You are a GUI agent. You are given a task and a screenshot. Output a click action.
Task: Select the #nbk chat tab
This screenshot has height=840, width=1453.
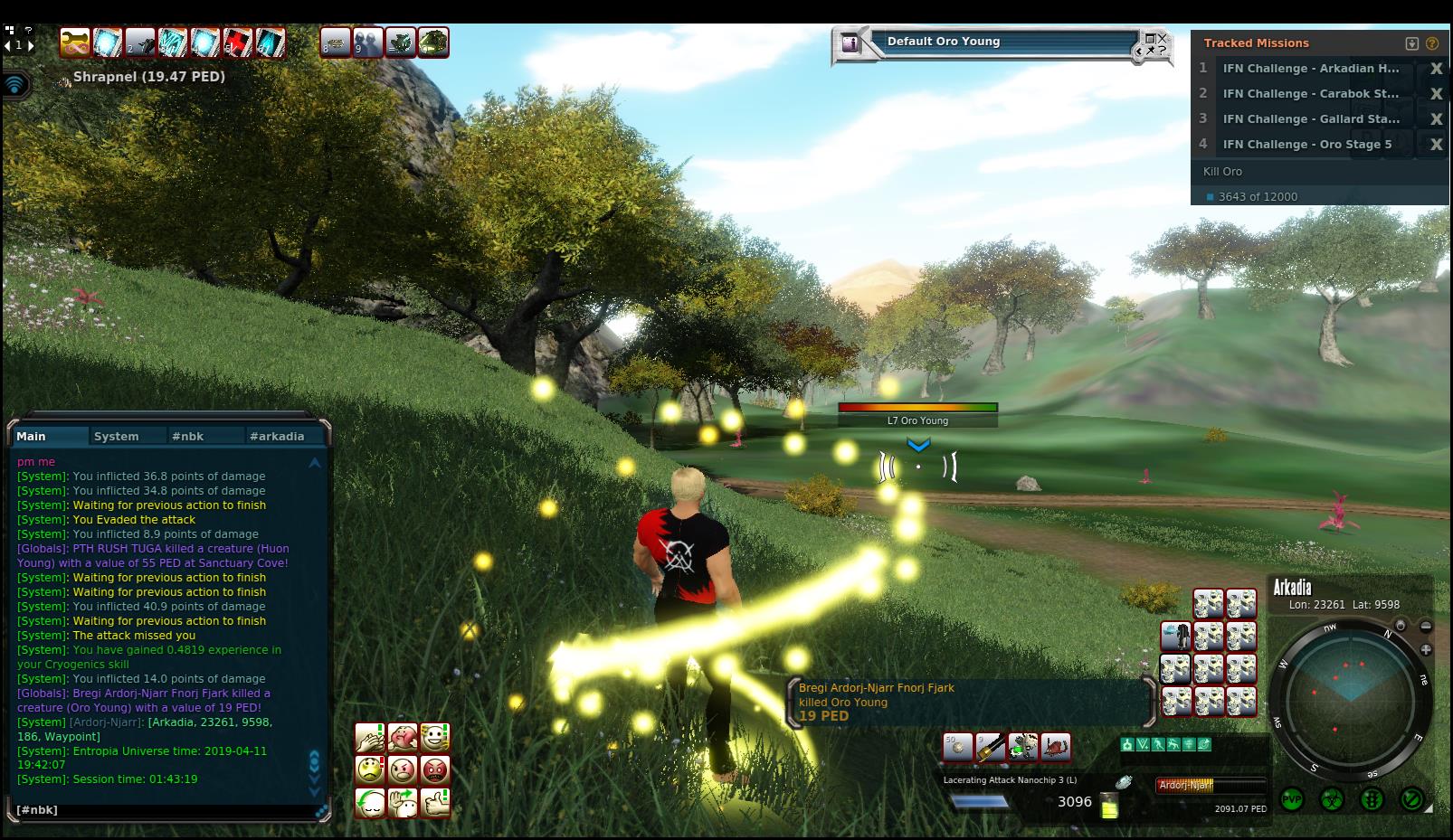click(x=187, y=436)
